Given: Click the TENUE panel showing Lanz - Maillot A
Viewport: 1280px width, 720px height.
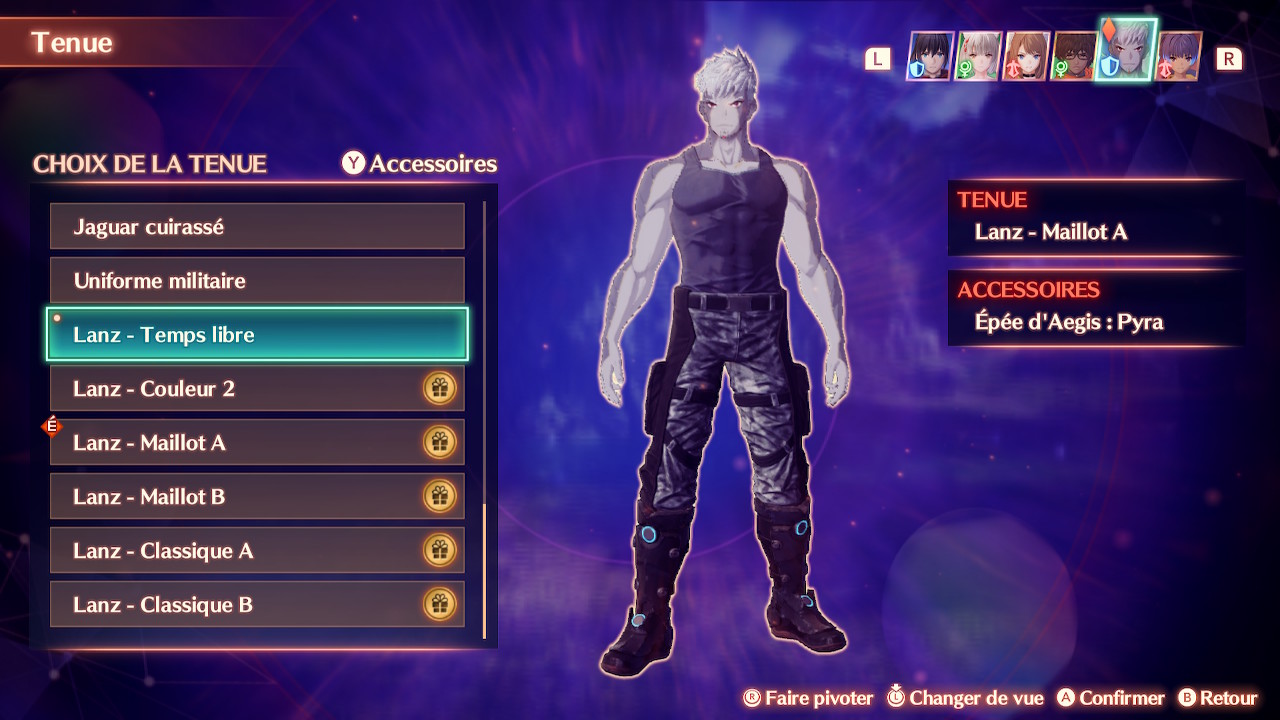Looking at the screenshot, I should [x=1095, y=217].
